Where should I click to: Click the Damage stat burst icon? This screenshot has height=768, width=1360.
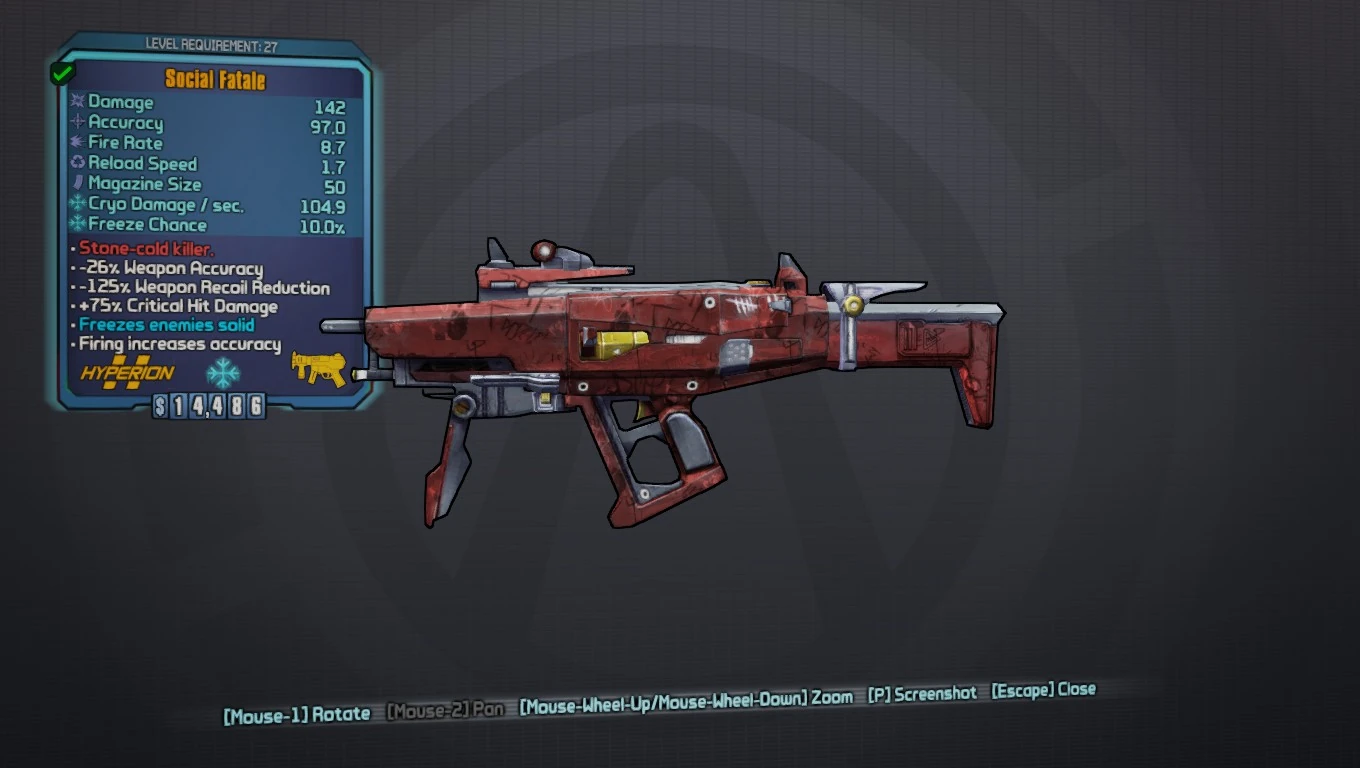[76, 102]
